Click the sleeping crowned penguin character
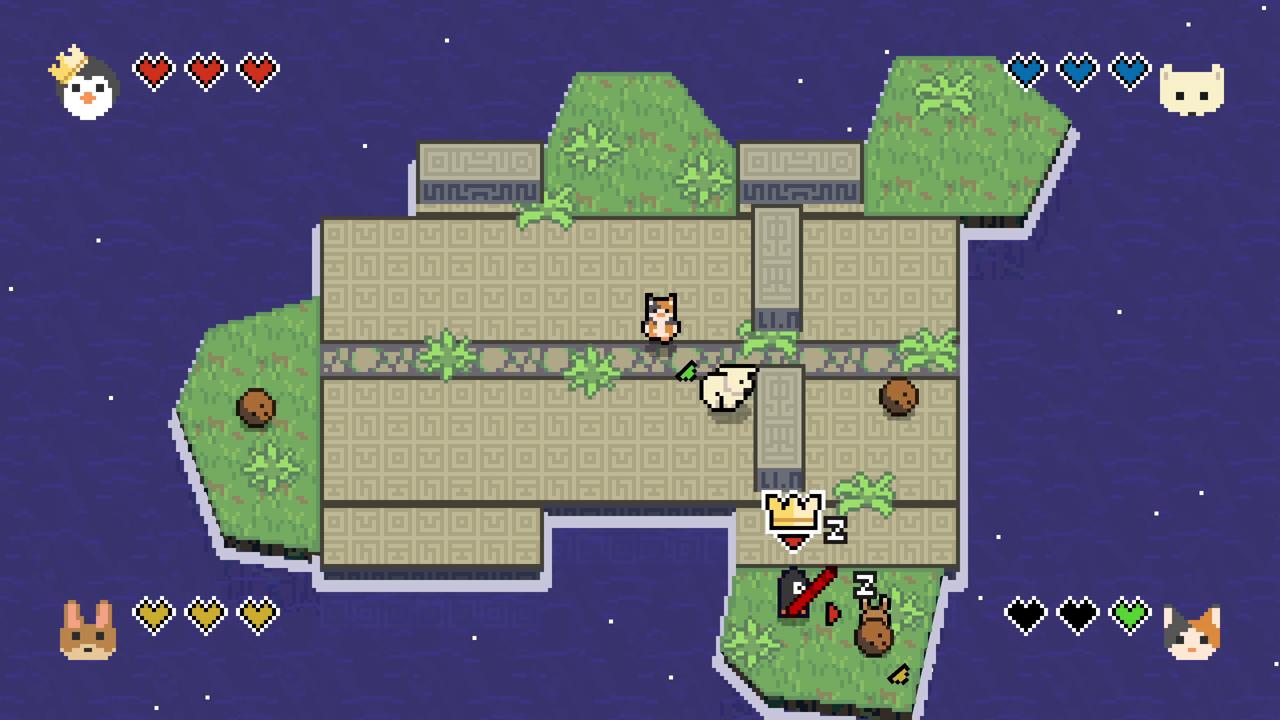The image size is (1280, 720). coord(793,520)
